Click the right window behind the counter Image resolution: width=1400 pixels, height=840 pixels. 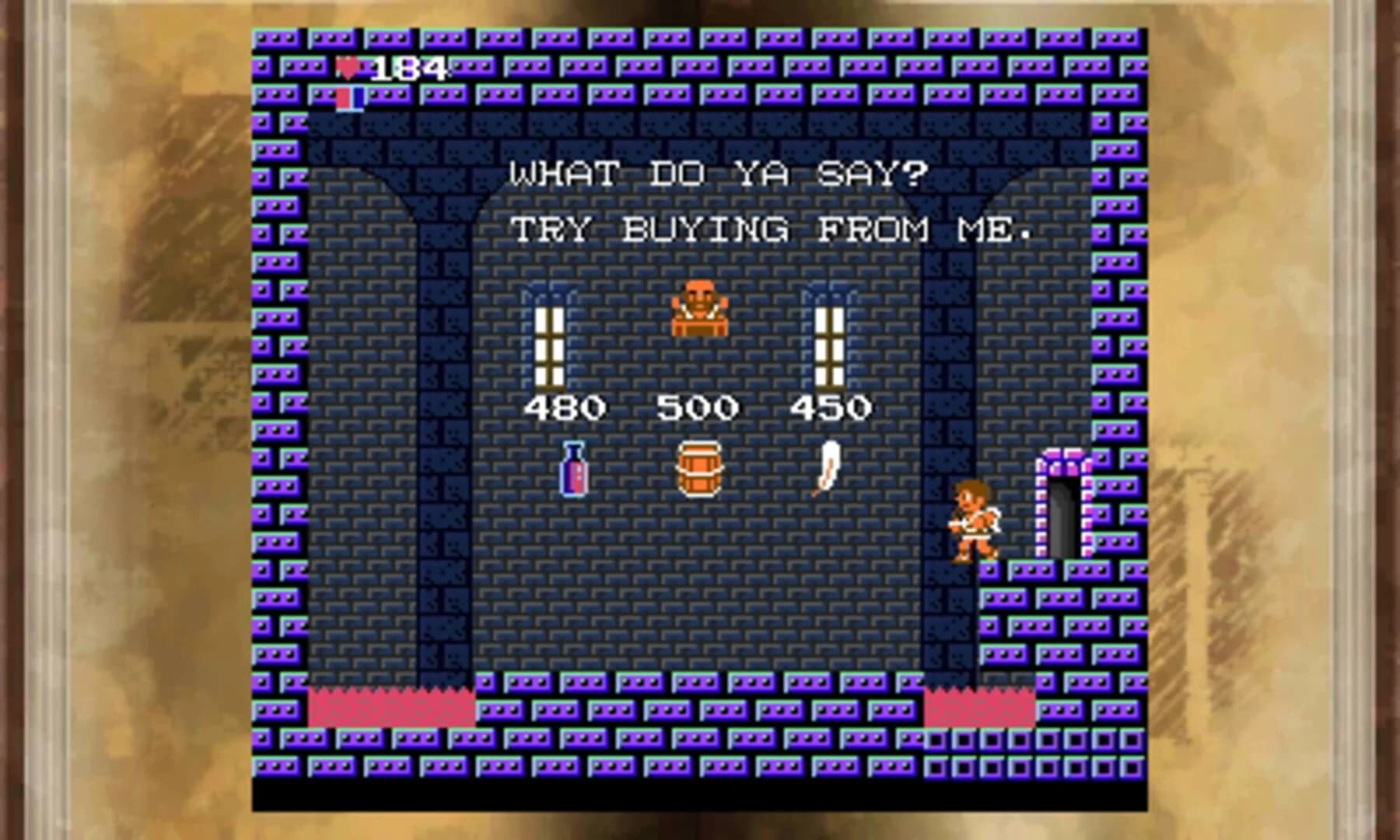click(831, 346)
